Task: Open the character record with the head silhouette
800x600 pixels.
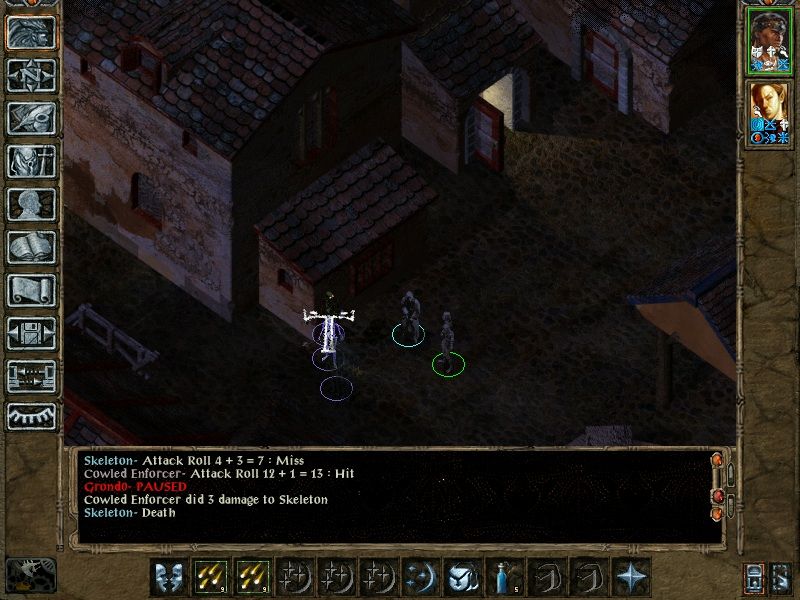Action: pos(31,205)
